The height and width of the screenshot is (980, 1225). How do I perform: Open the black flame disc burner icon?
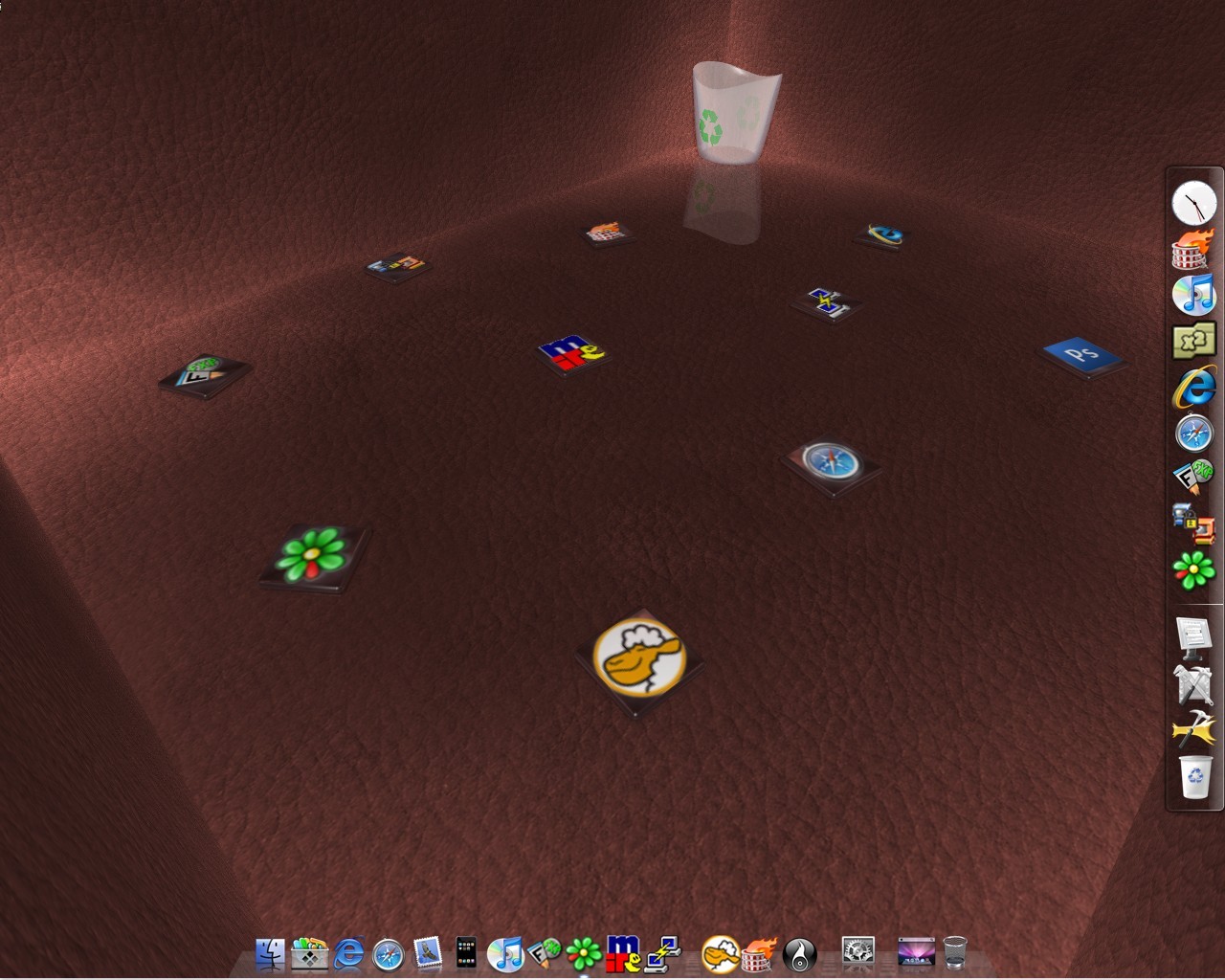click(x=799, y=953)
